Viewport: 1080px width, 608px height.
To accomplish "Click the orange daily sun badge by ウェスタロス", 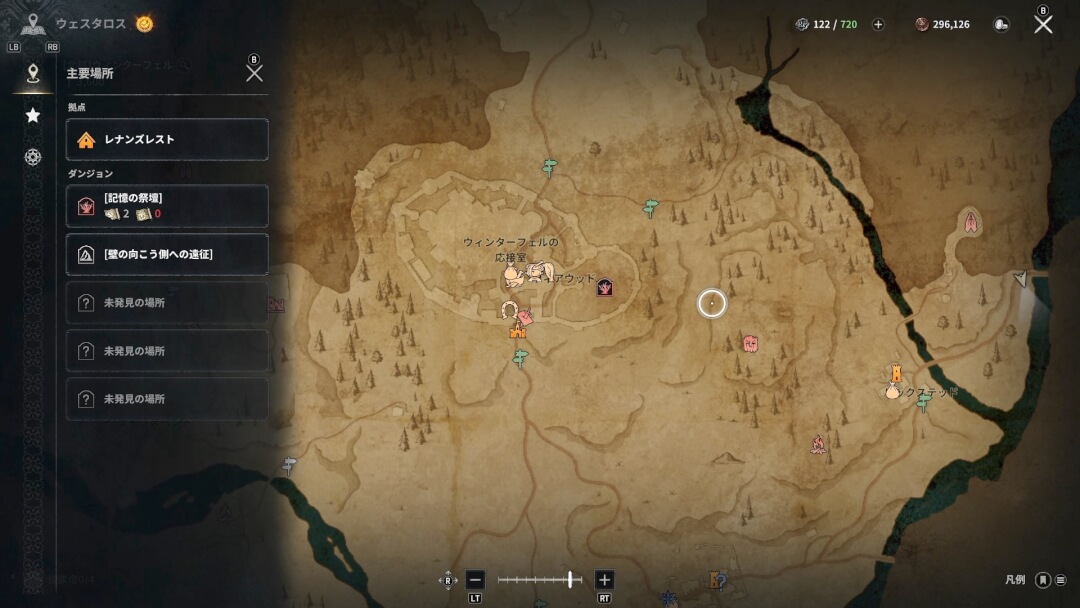I will point(145,23).
